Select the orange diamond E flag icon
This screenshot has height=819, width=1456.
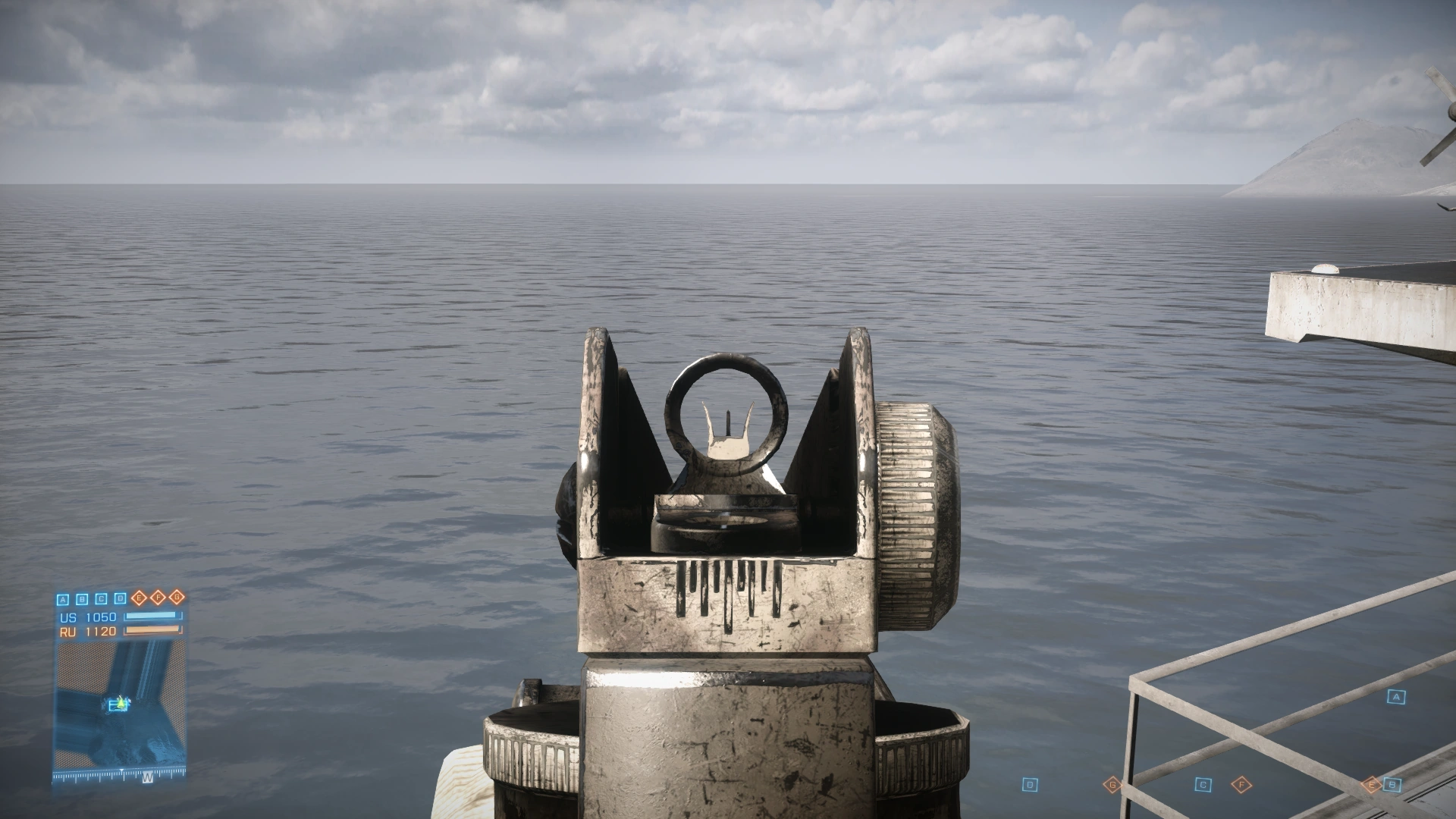coord(139,599)
